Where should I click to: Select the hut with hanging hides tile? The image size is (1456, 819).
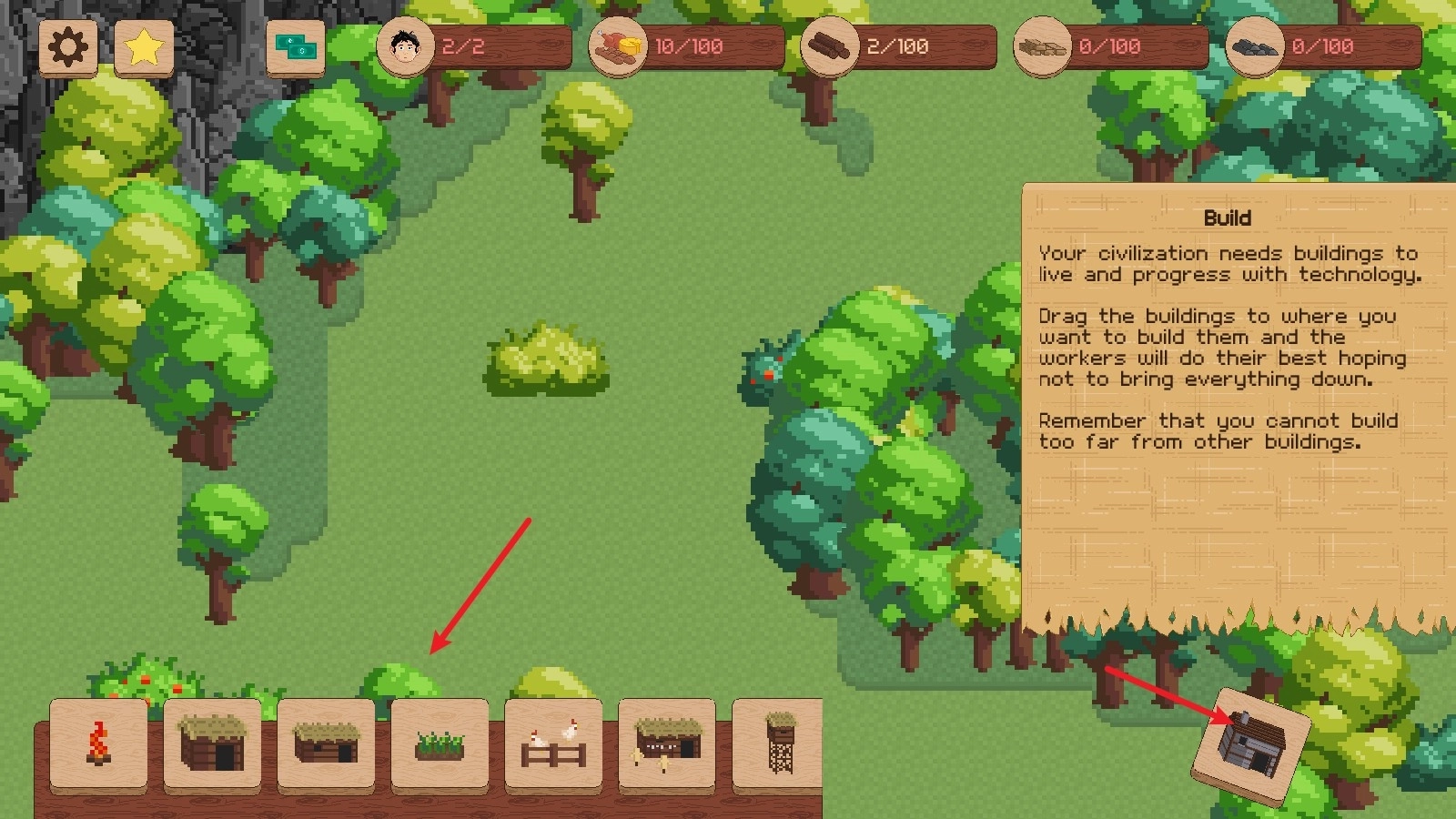coord(667,744)
